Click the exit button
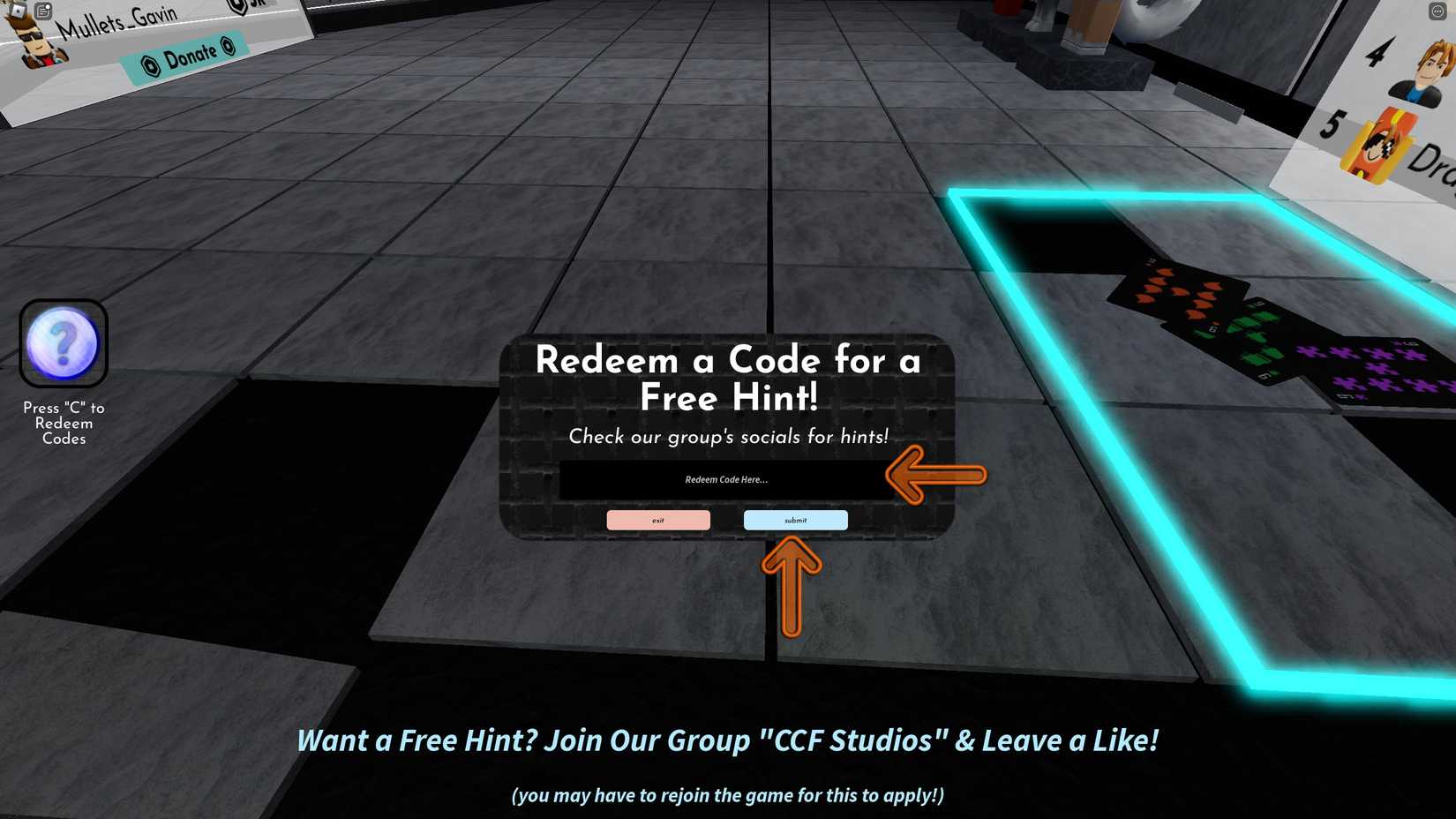This screenshot has height=819, width=1456. coord(658,520)
